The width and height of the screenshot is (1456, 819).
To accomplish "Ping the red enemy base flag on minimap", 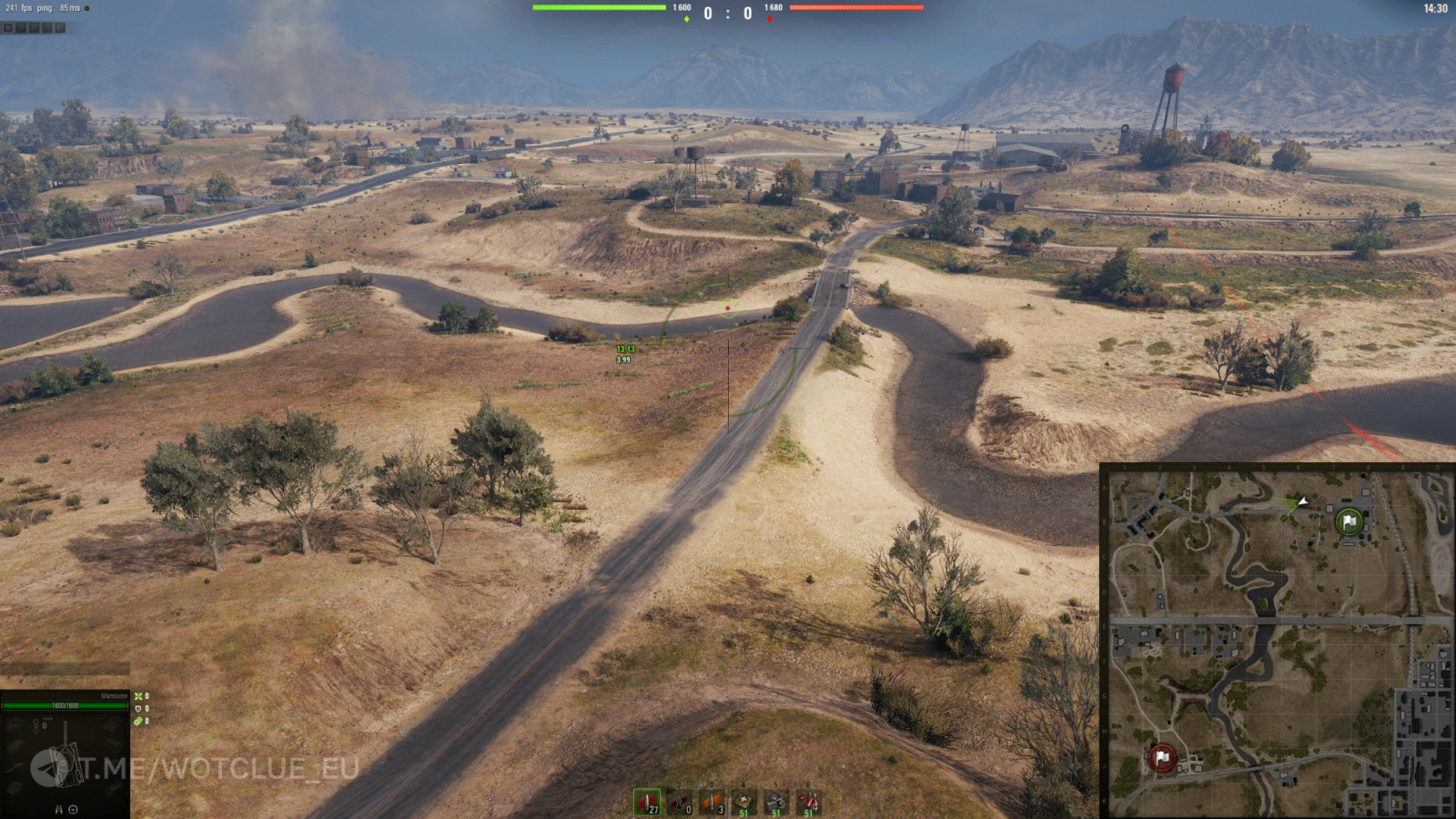I will click(x=1161, y=757).
